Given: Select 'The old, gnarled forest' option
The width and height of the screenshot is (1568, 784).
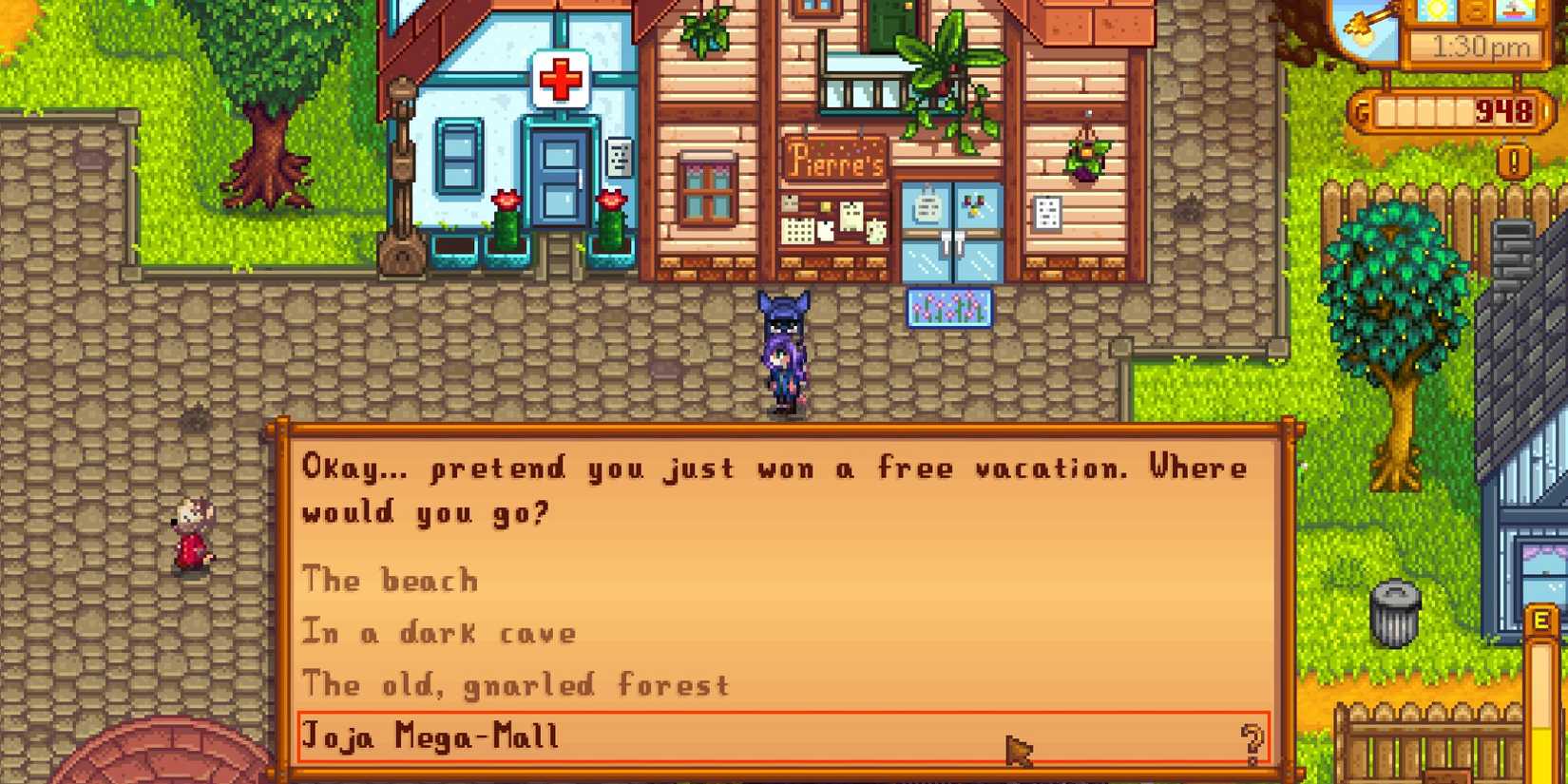Looking at the screenshot, I should click(516, 684).
